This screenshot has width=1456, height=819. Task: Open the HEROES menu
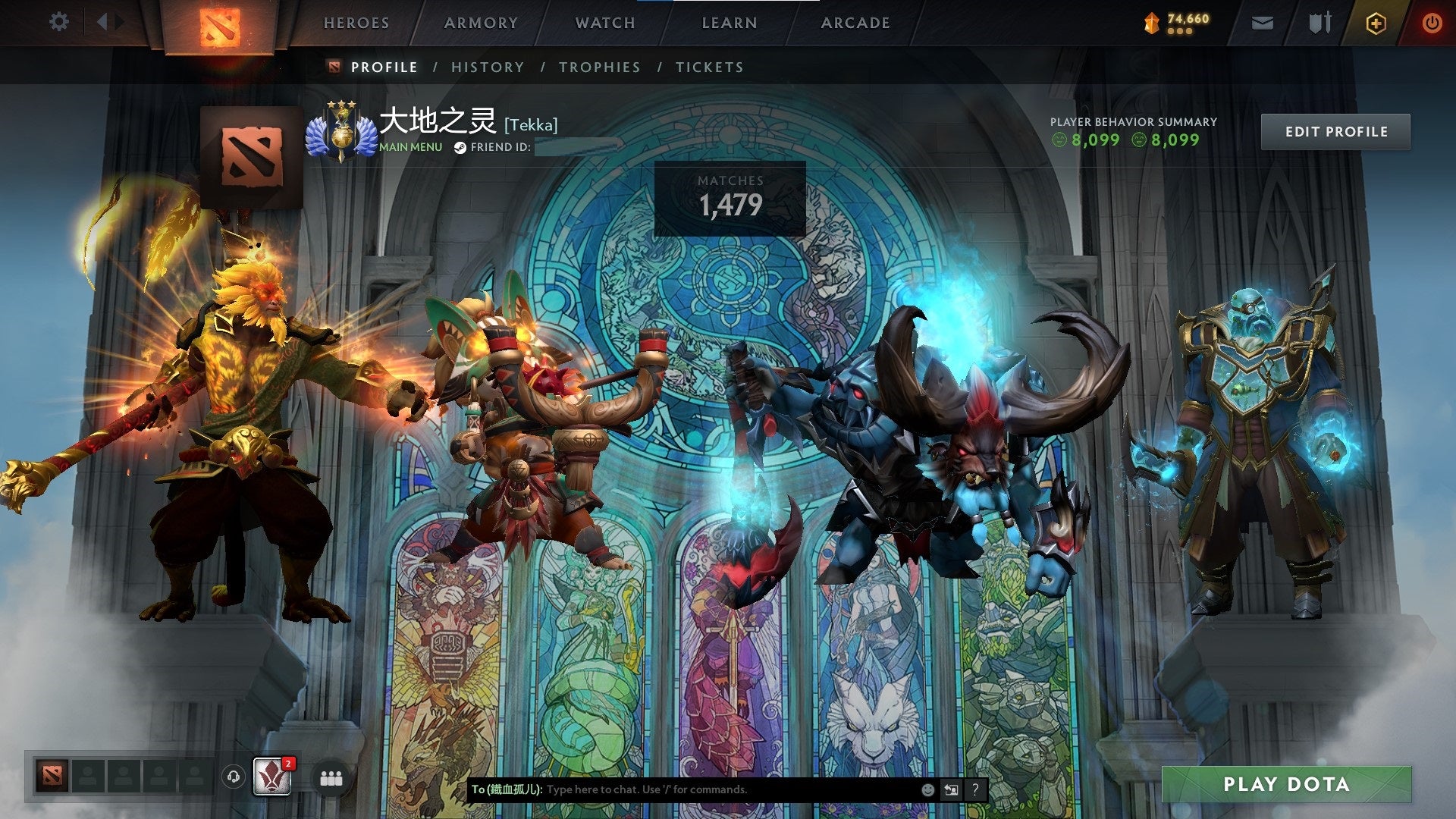click(x=356, y=23)
